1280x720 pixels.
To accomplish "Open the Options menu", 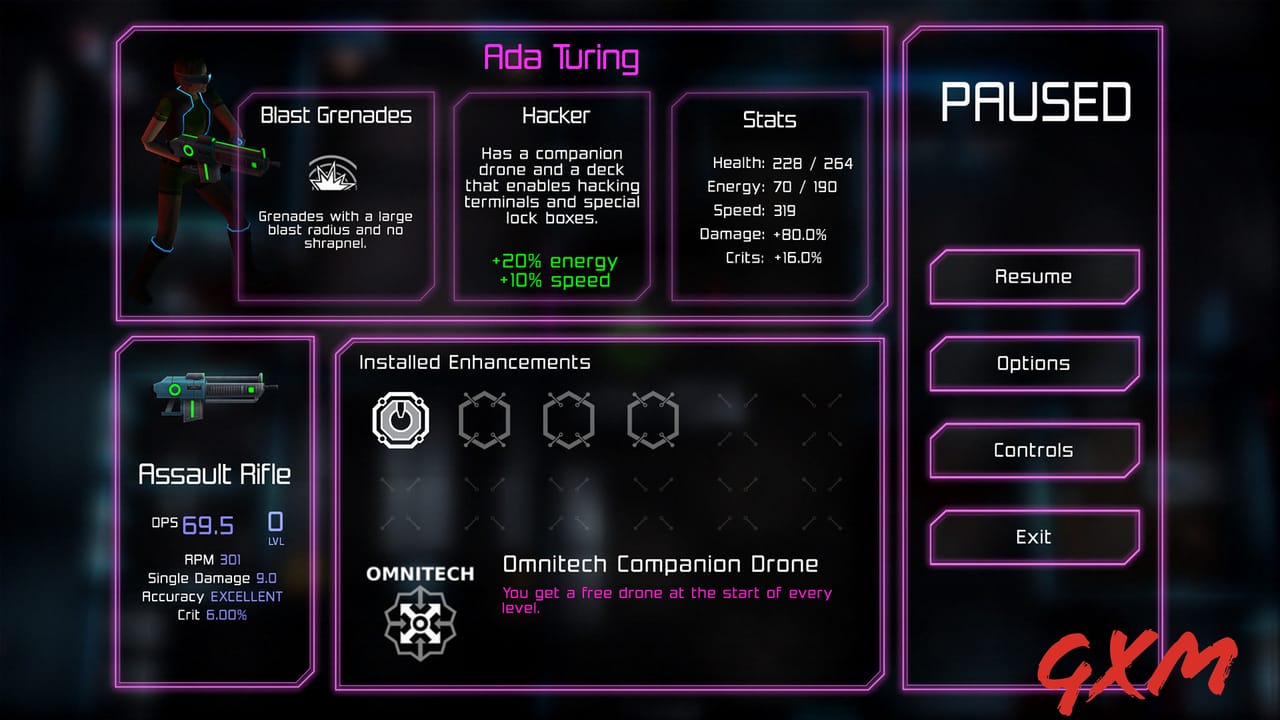I will click(x=1034, y=363).
